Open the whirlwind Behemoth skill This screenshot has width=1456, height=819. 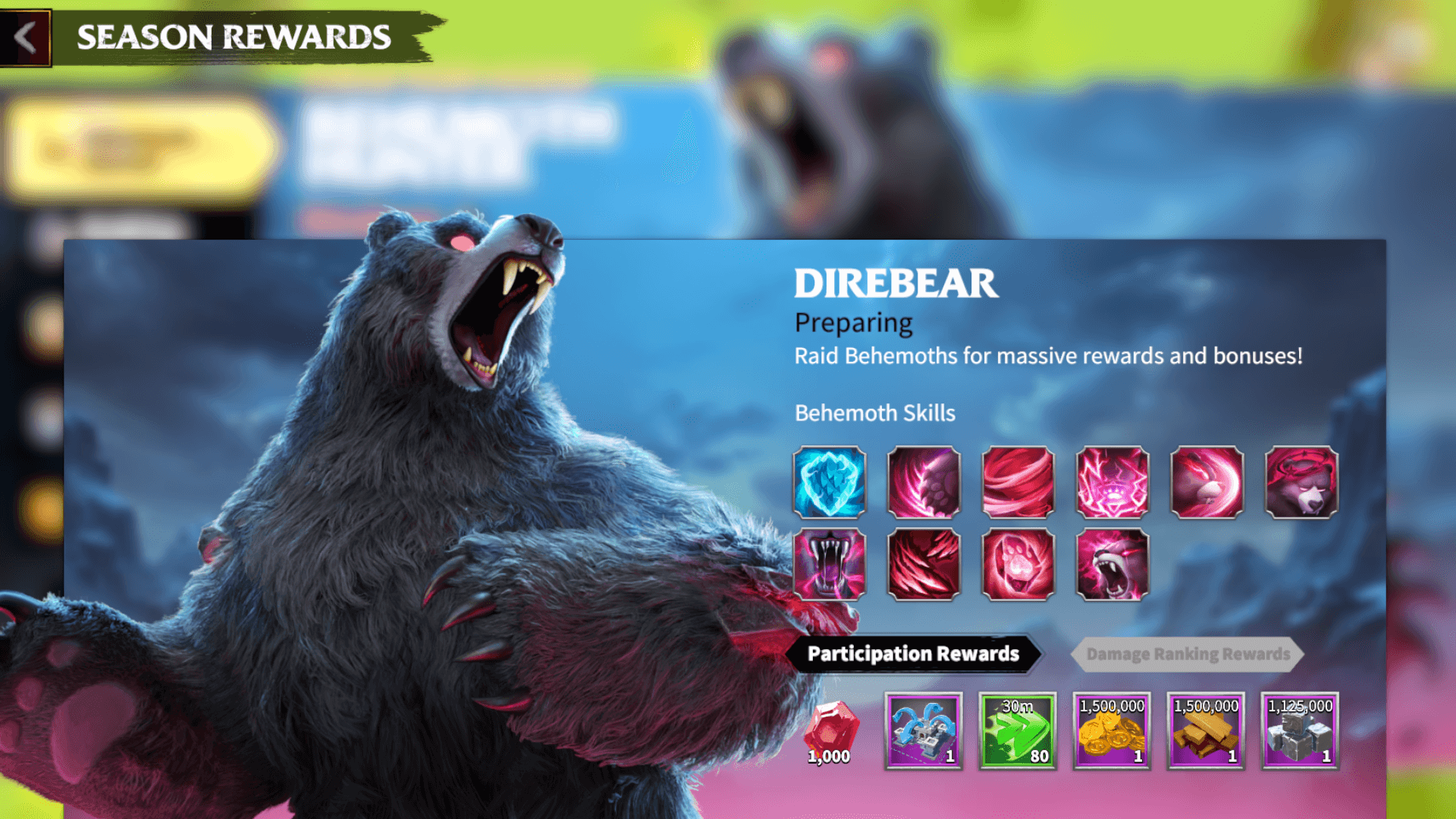[1018, 484]
